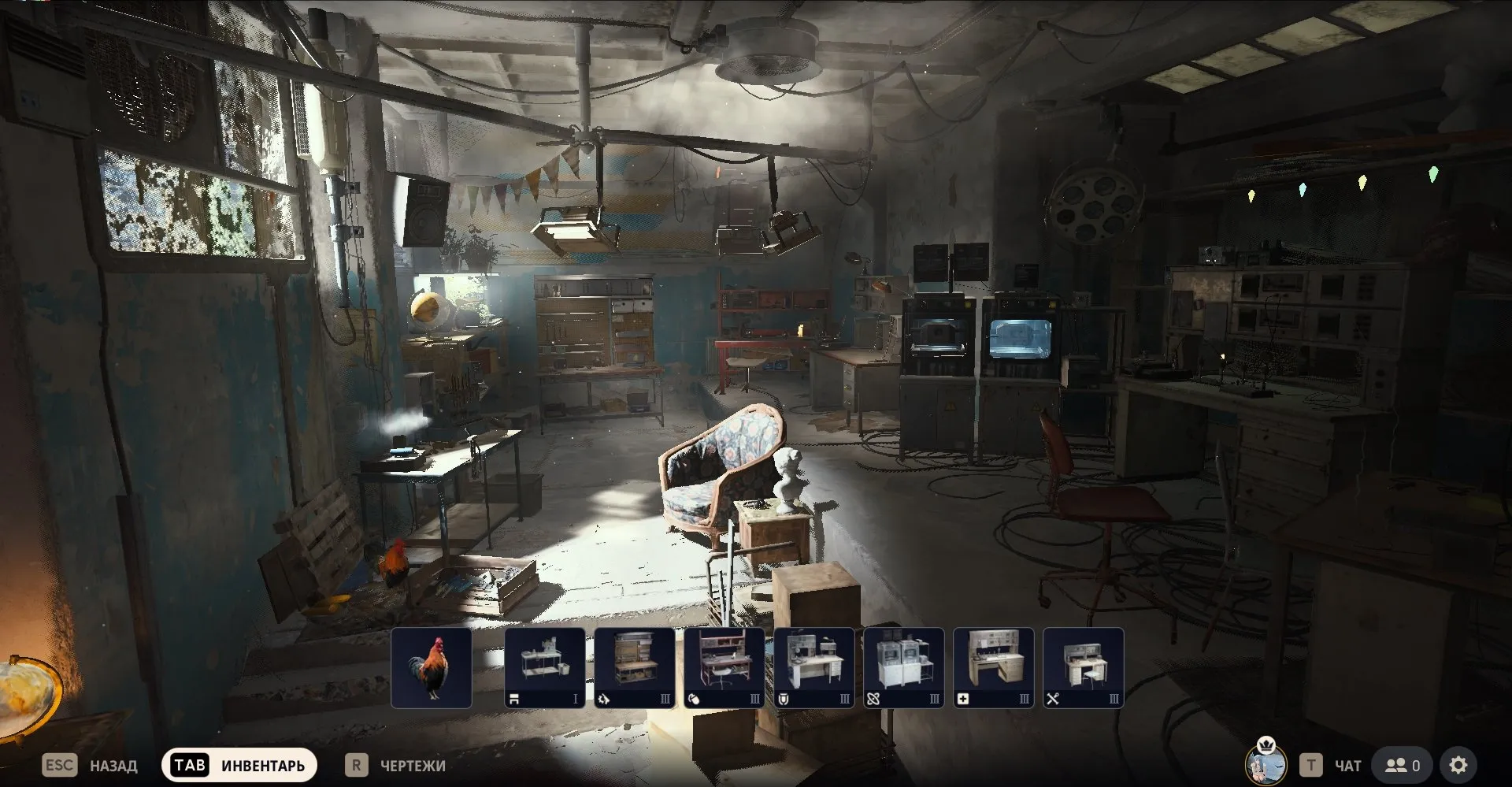Choose the medical desk with the plus icon

pyautogui.click(x=993, y=668)
